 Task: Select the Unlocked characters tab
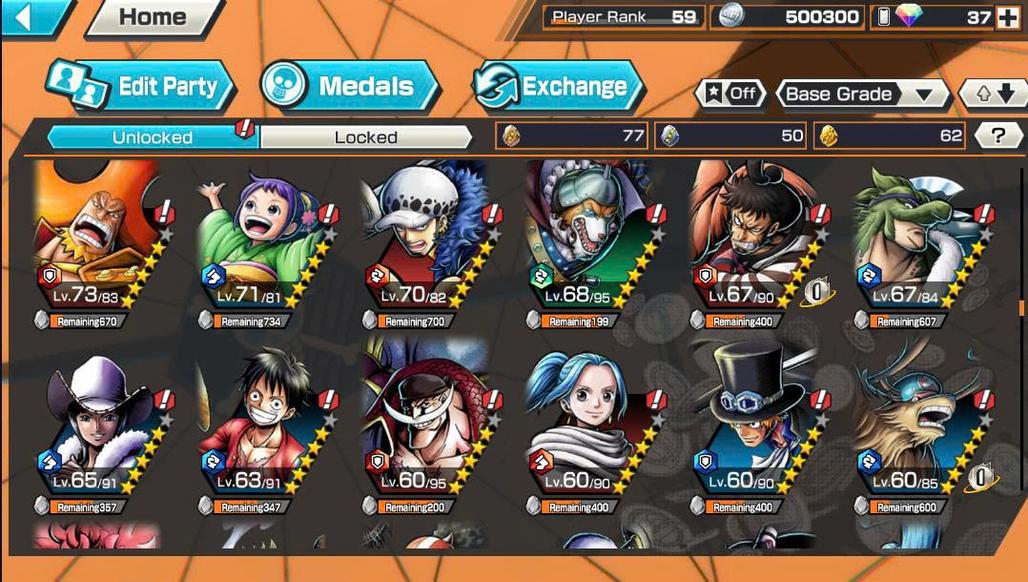[x=152, y=137]
